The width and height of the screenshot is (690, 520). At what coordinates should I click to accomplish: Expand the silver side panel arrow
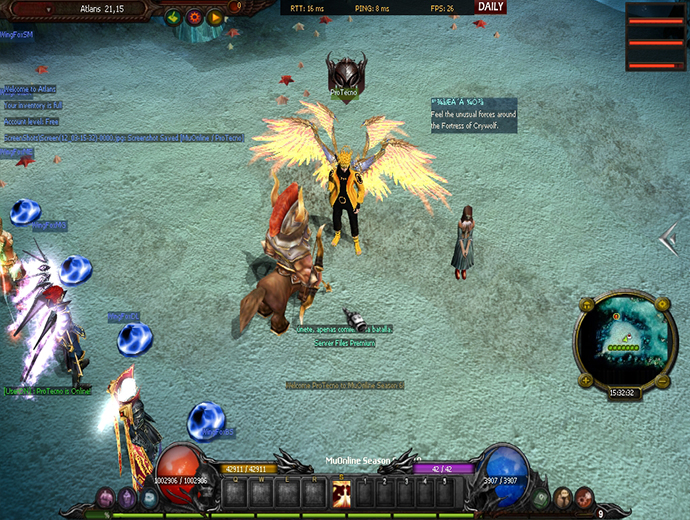(669, 240)
